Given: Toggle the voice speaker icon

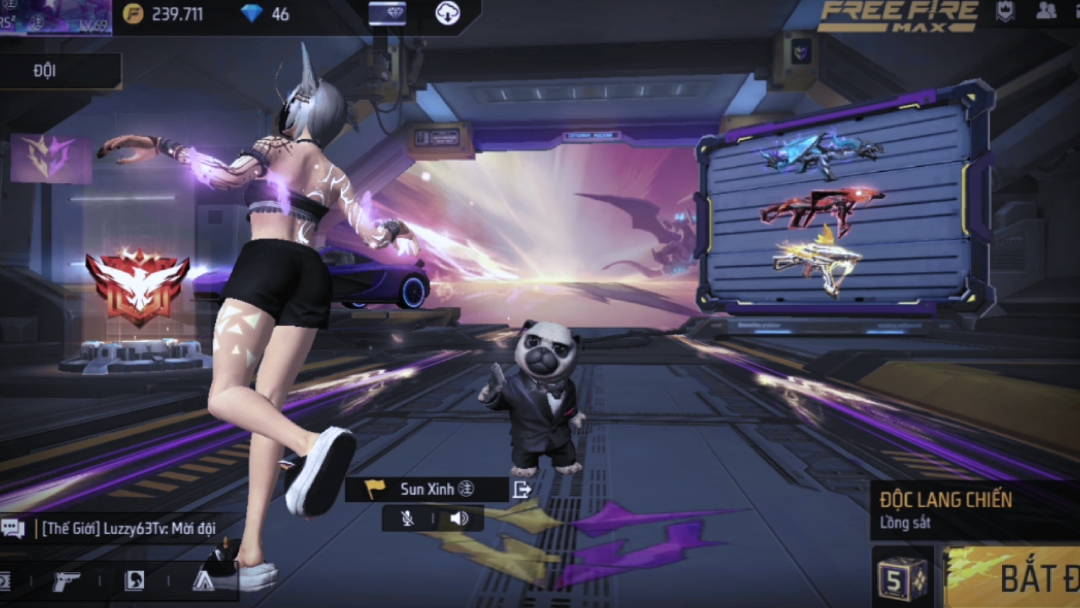Looking at the screenshot, I should point(459,518).
